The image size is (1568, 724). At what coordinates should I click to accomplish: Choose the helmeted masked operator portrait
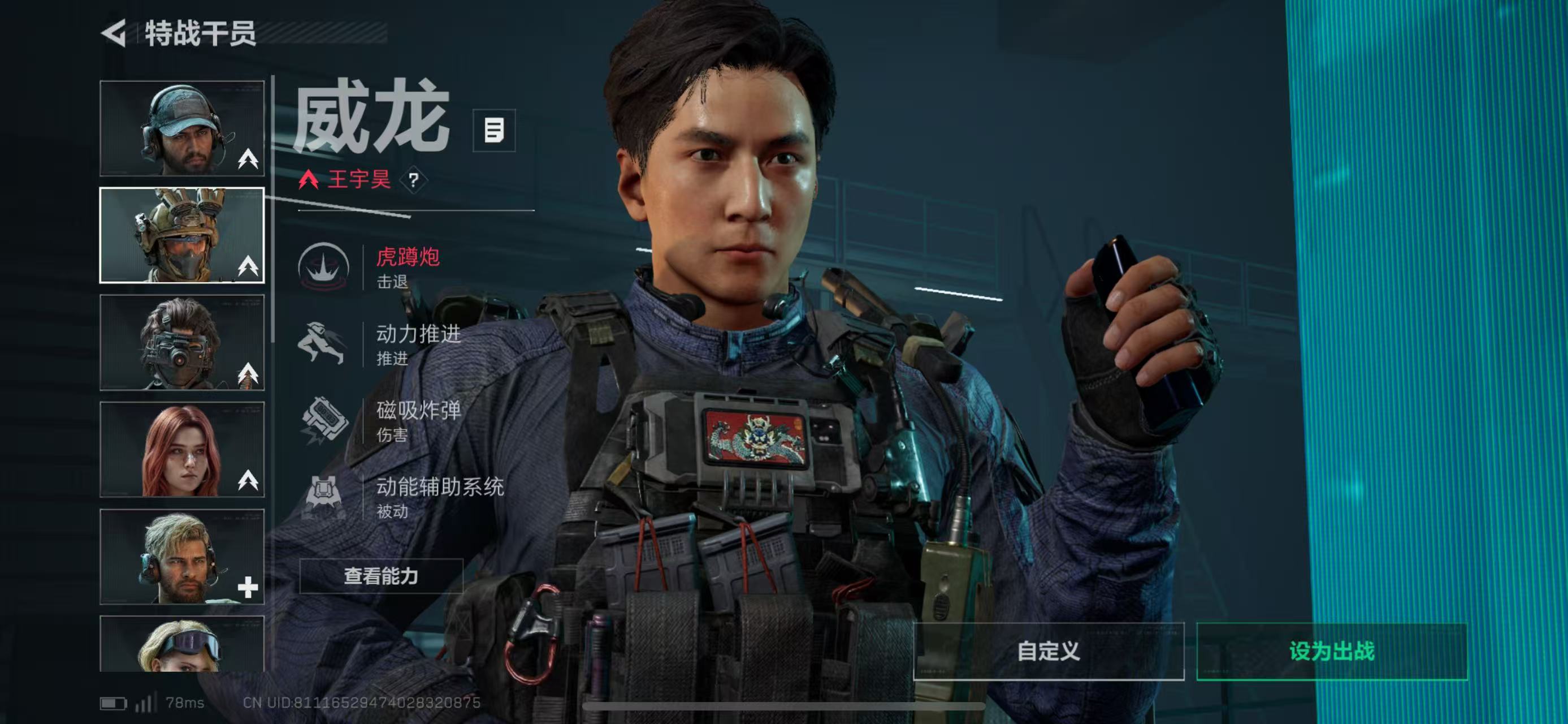tap(182, 235)
